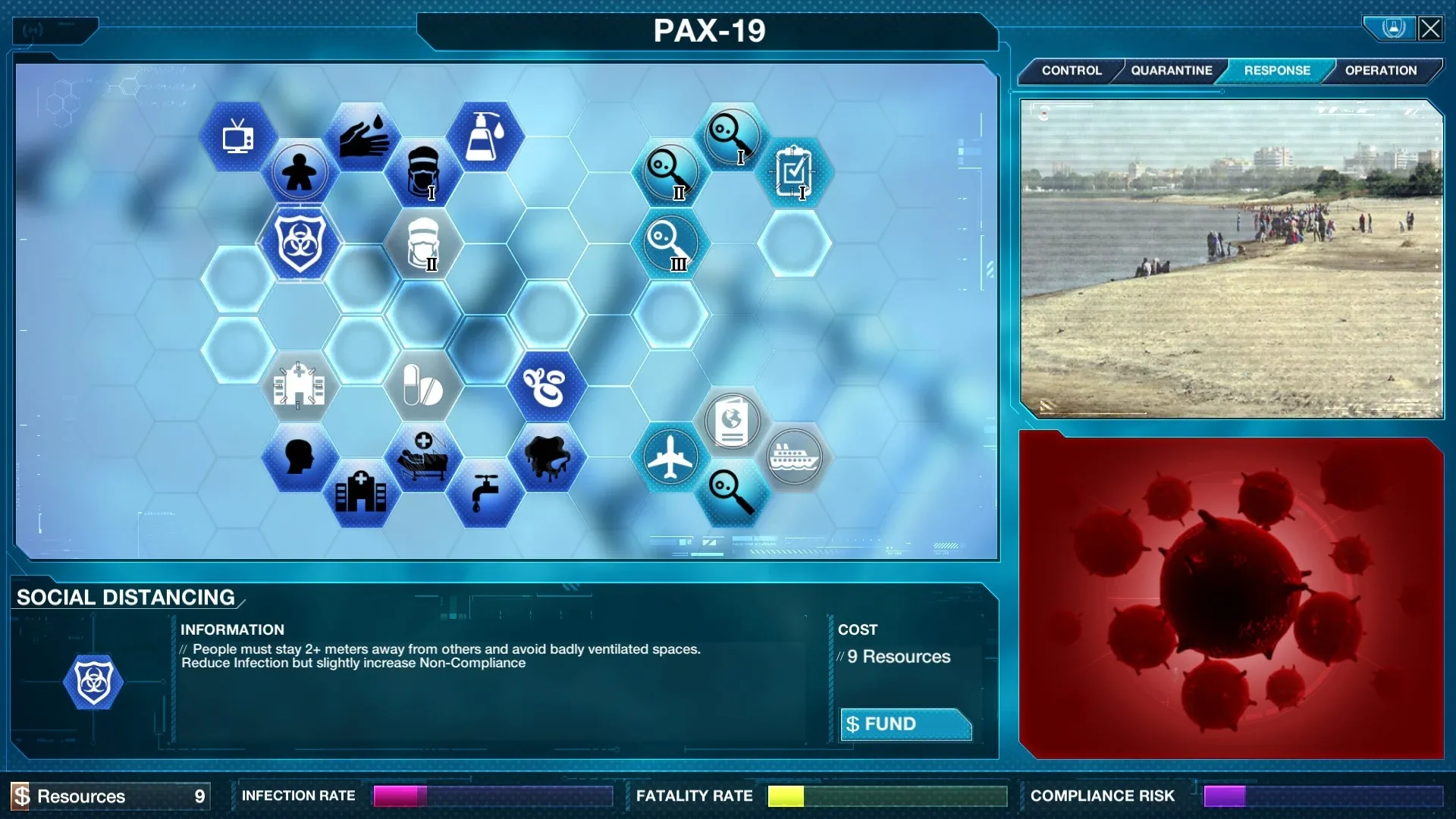Select the Research III magnifying glass hex
This screenshot has width=1456, height=819.
670,244
